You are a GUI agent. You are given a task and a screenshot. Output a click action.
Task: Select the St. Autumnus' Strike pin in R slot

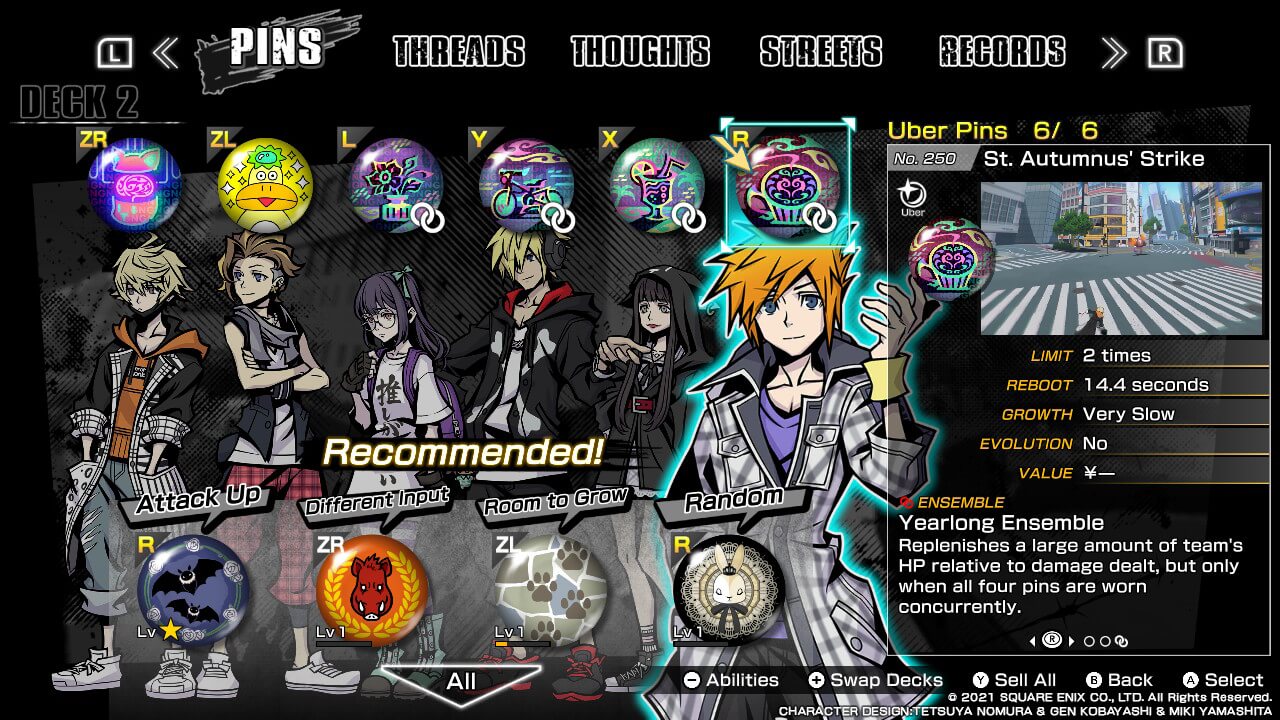click(789, 184)
